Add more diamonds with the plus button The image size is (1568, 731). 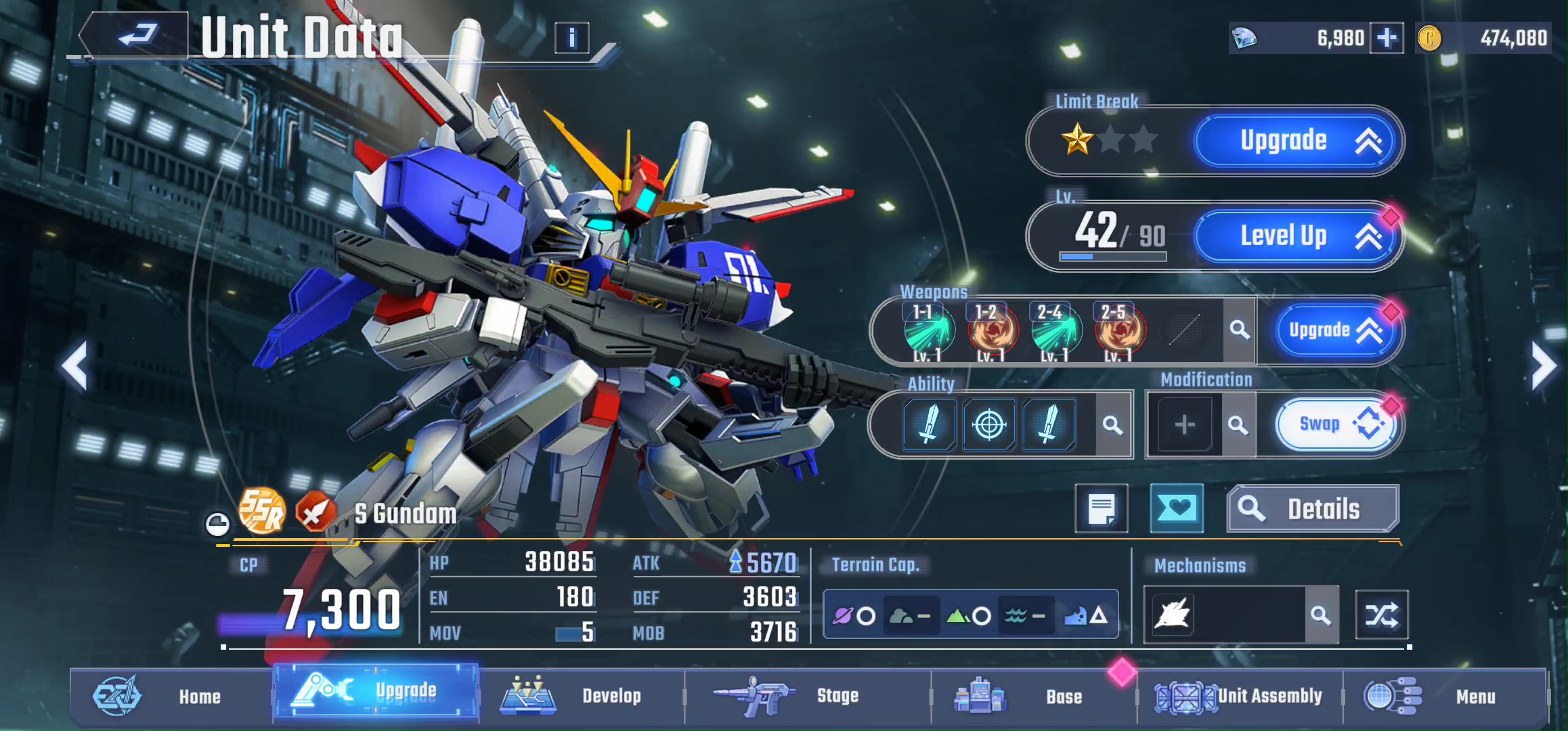point(1386,38)
